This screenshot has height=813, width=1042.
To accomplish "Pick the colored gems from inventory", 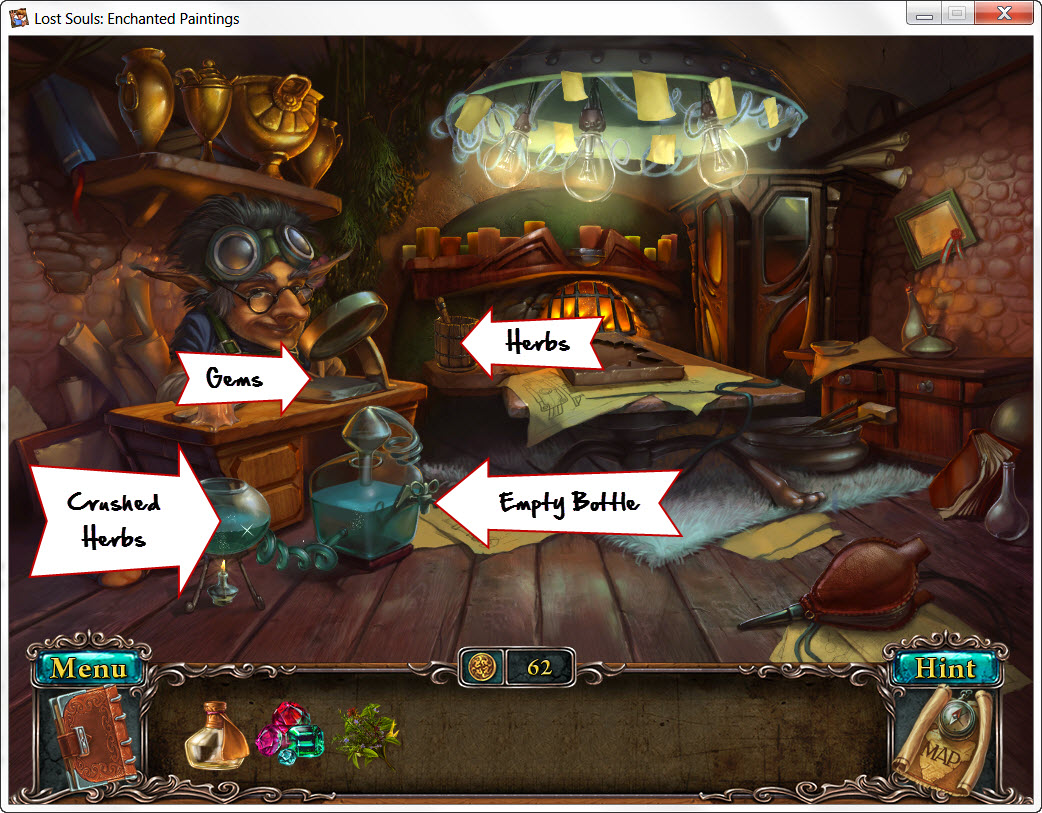I will point(289,733).
